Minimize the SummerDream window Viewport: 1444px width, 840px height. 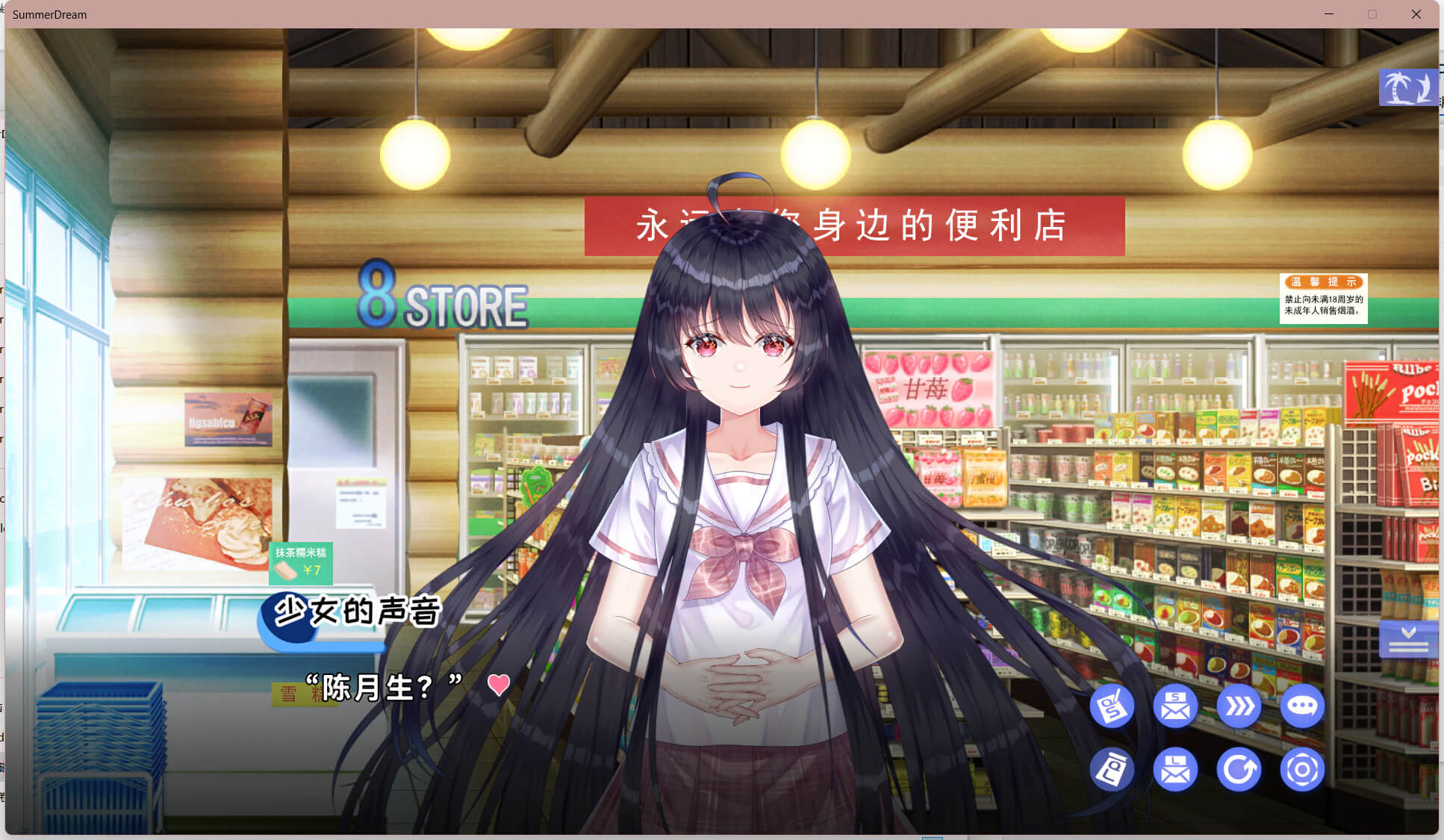[1329, 14]
